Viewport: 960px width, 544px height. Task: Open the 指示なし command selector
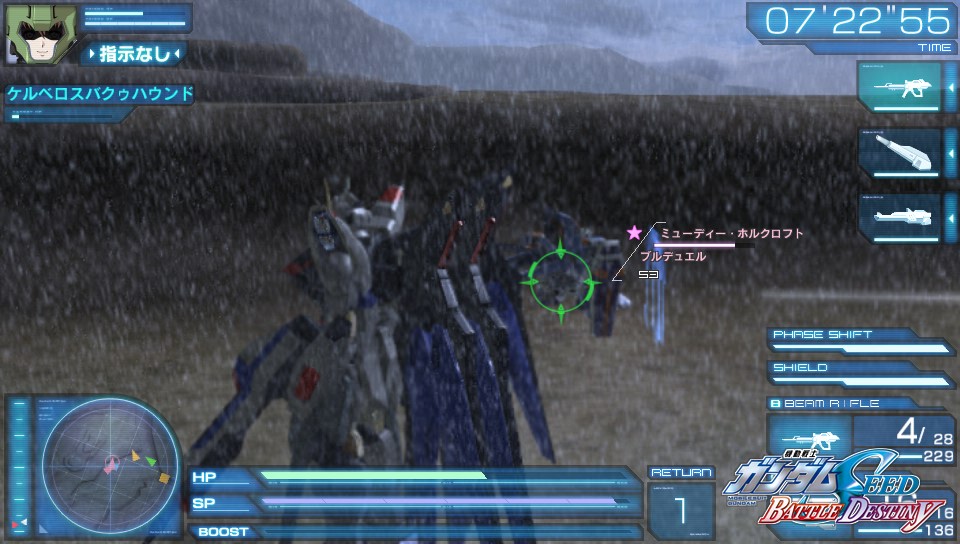coord(134,53)
